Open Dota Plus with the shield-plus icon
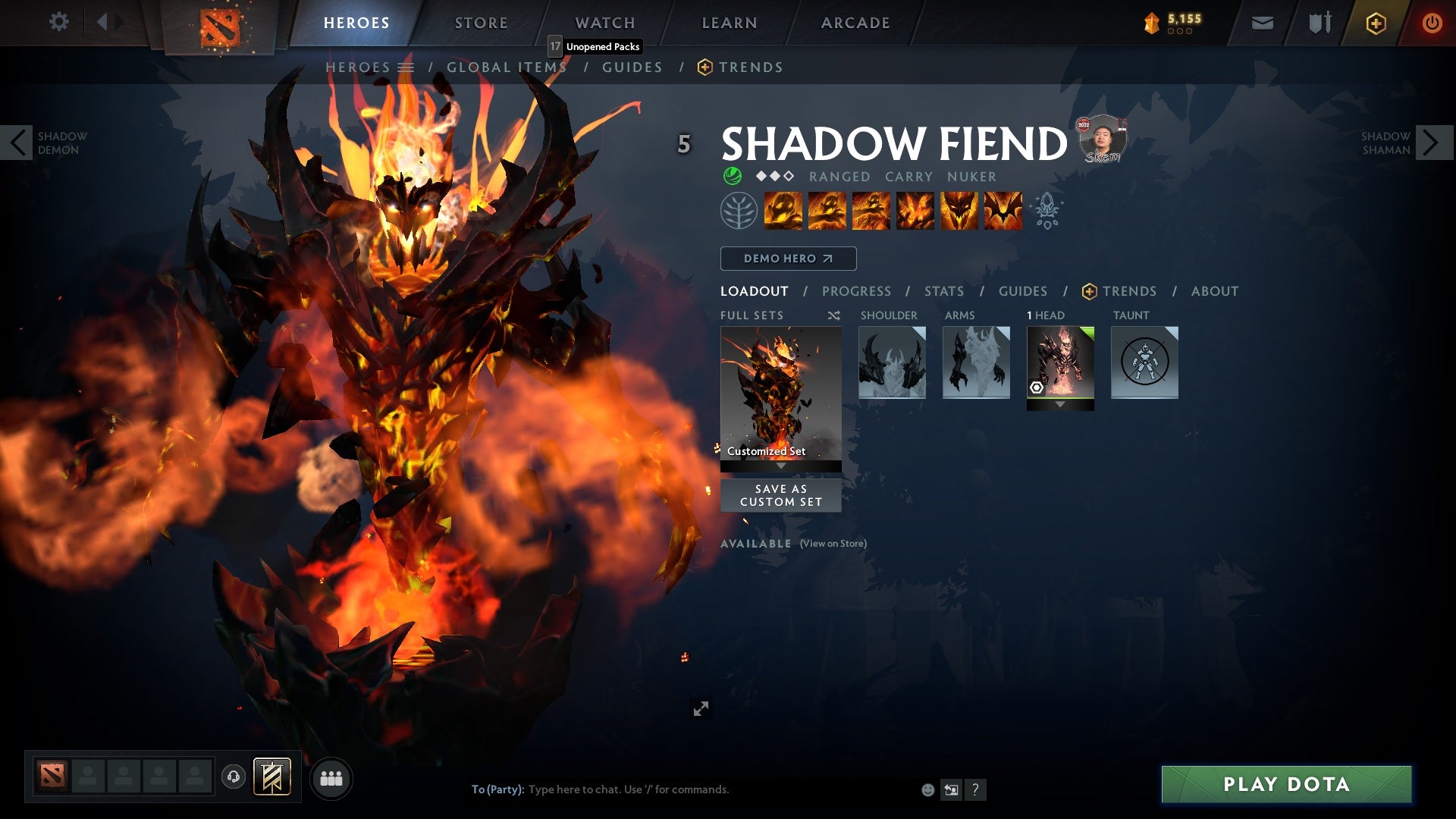This screenshot has height=819, width=1456. coord(1376,23)
